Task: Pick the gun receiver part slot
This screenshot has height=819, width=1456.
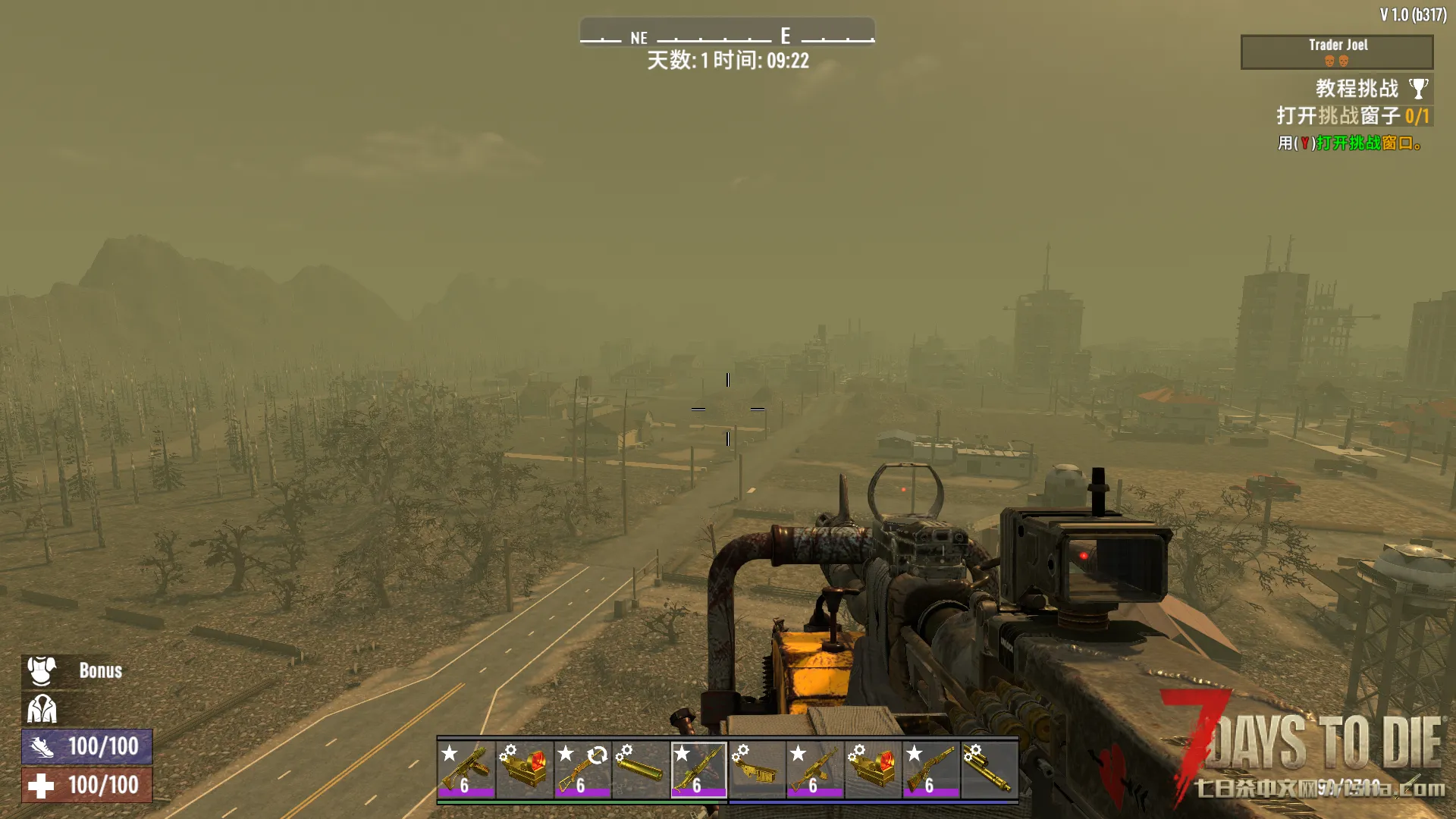Action: (757, 769)
